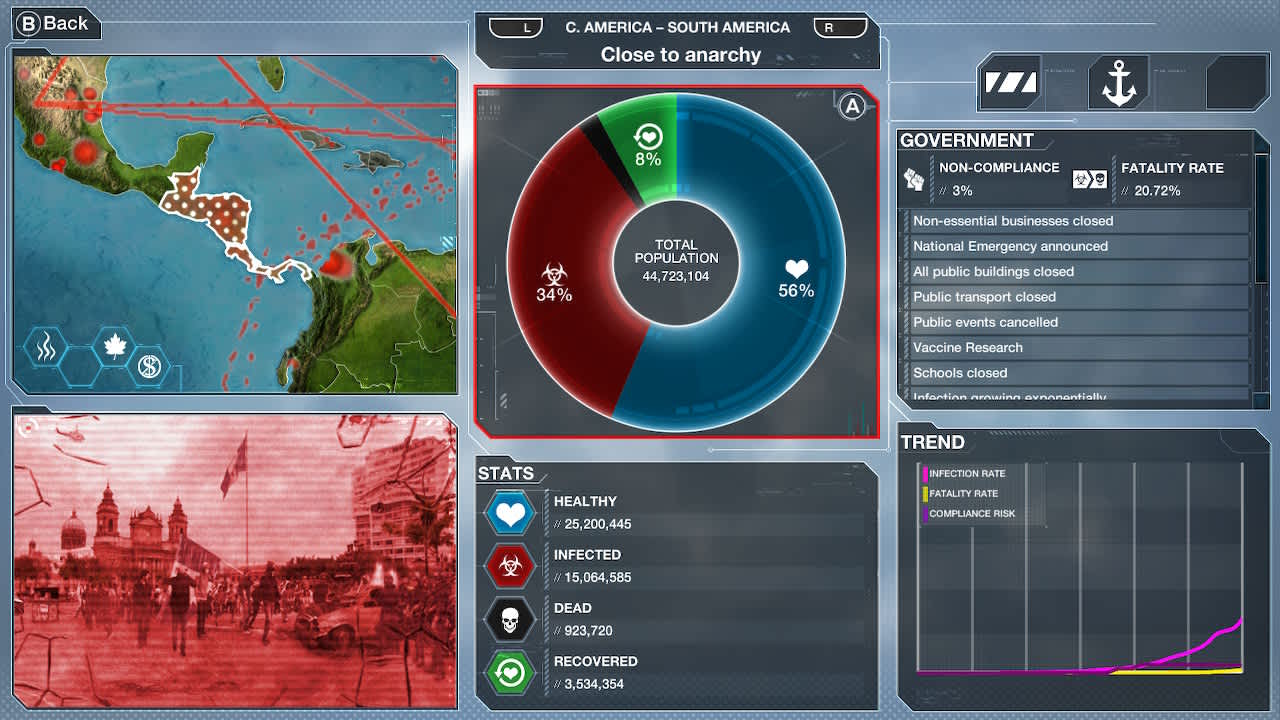
Task: Open the gas cloud hexagon on the map
Action: (45, 347)
